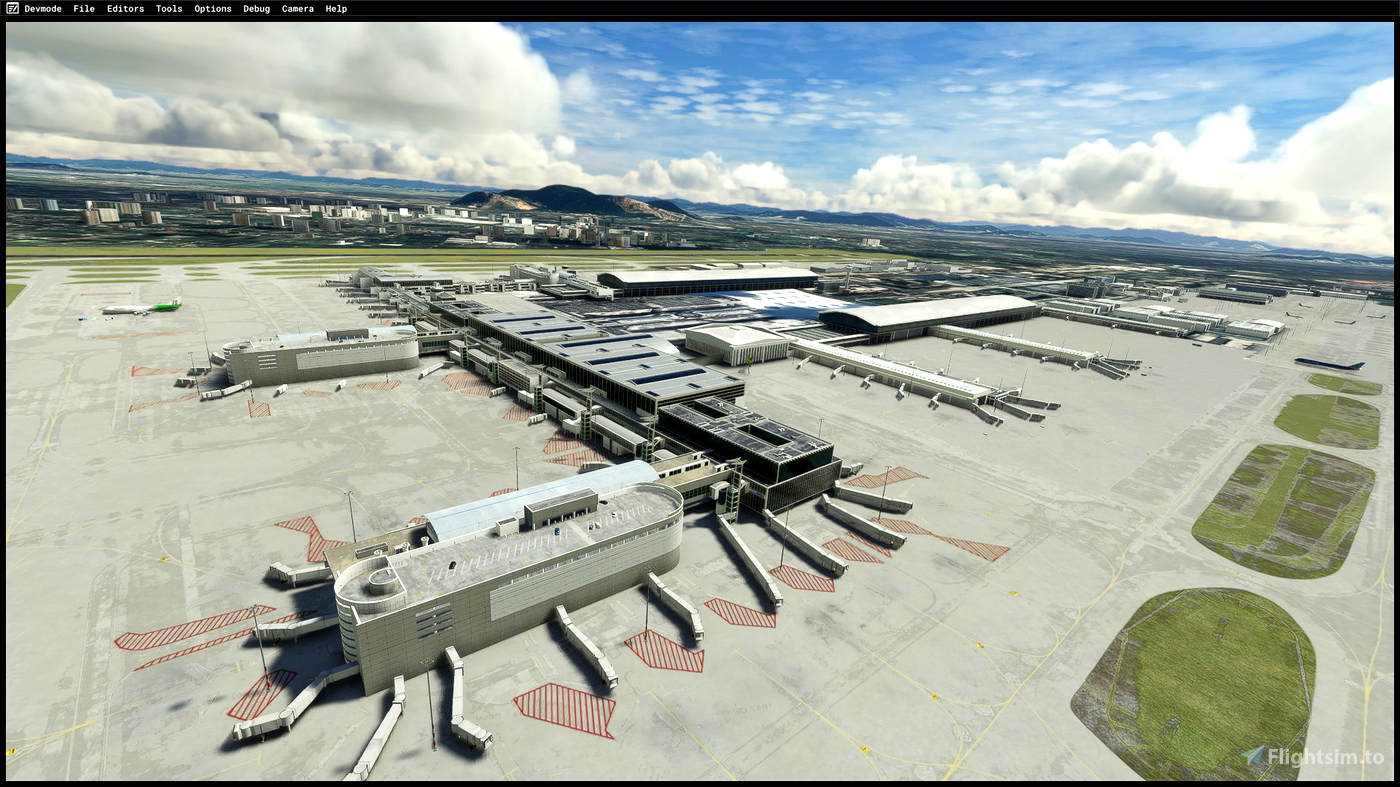Viewport: 1400px width, 787px height.
Task: Open the Debug menu
Action: pos(255,8)
